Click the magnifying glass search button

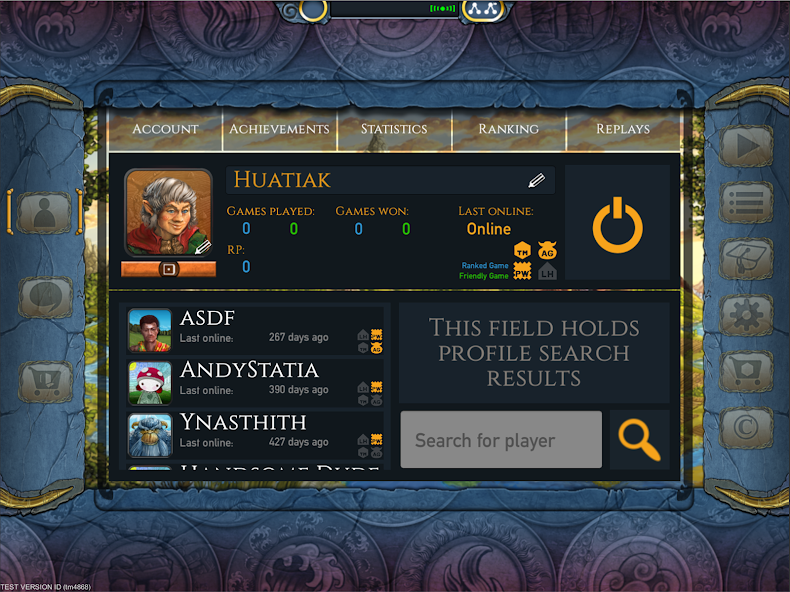(x=639, y=440)
